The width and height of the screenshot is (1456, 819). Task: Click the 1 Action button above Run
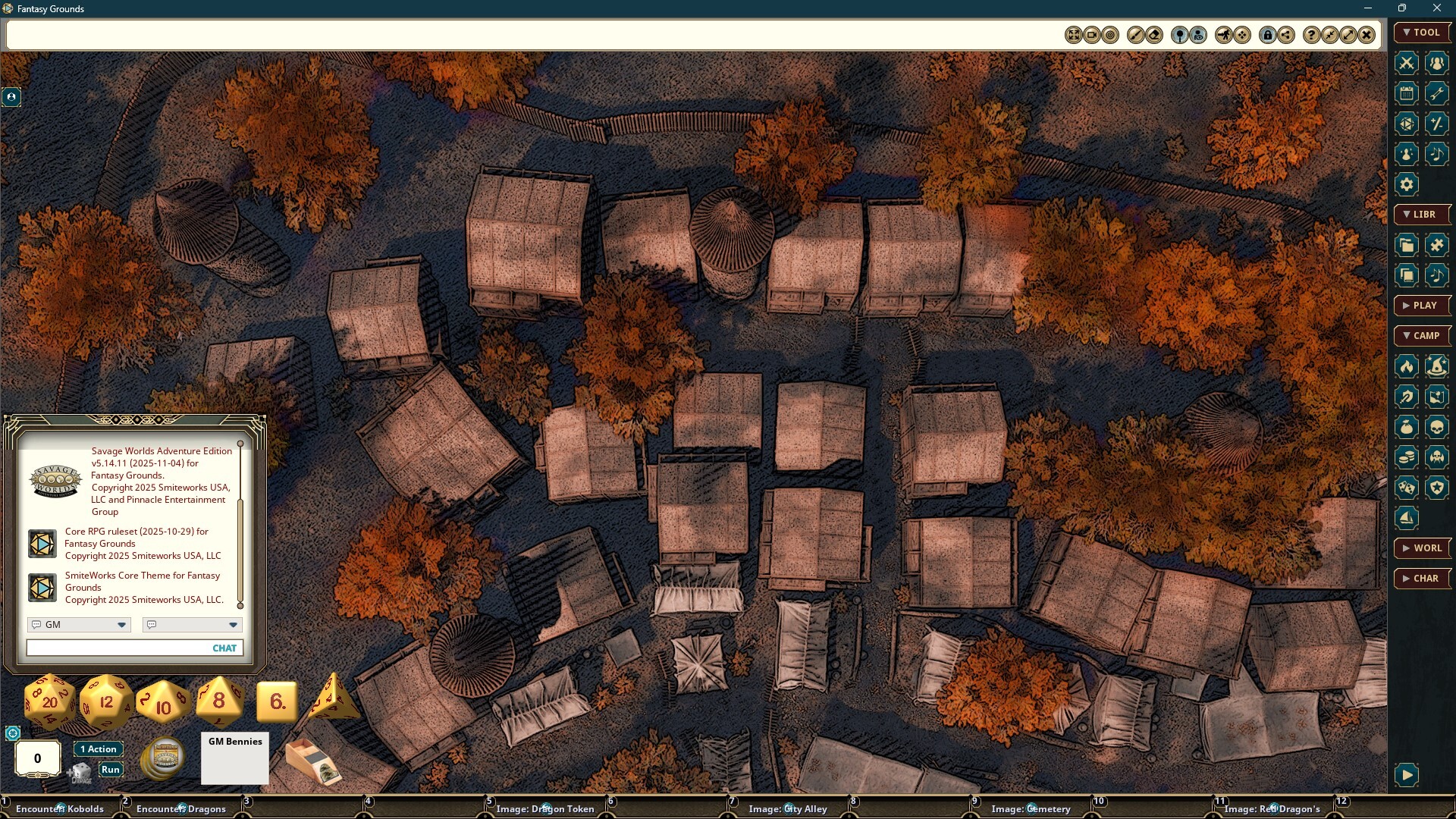pyautogui.click(x=98, y=748)
